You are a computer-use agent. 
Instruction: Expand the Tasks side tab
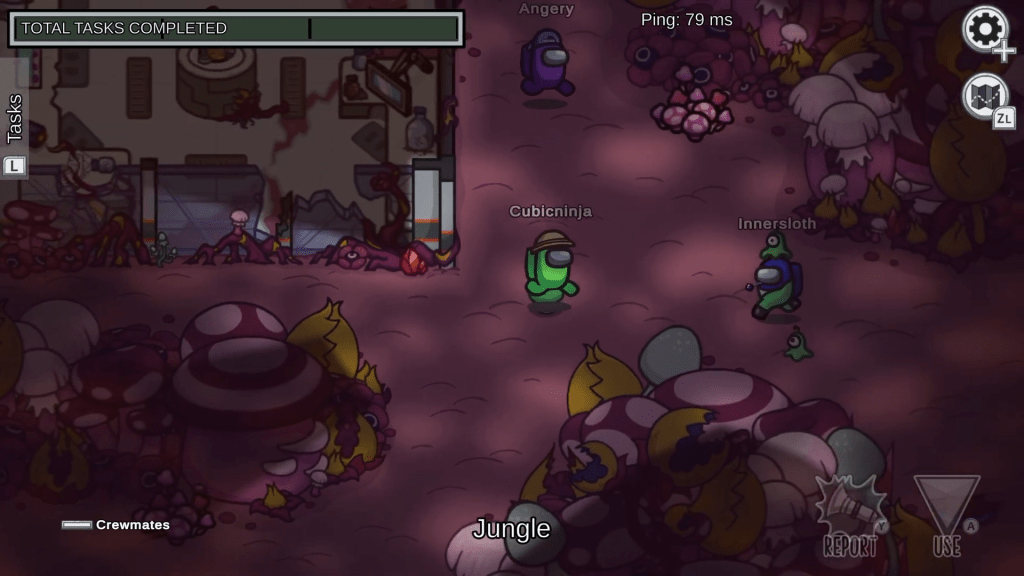pyautogui.click(x=14, y=117)
